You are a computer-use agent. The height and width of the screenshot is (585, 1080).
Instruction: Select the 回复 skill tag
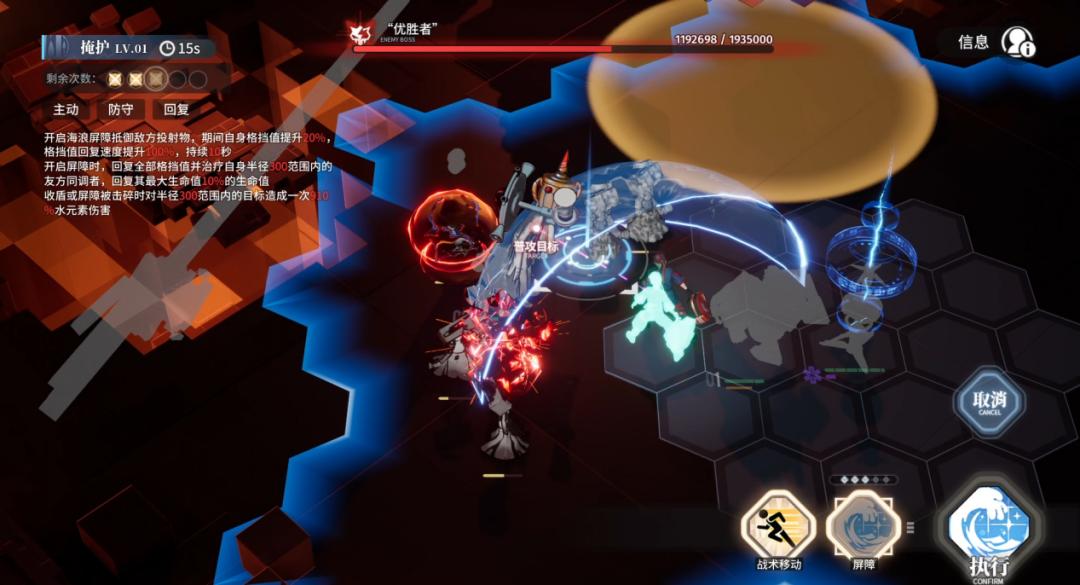pyautogui.click(x=176, y=110)
